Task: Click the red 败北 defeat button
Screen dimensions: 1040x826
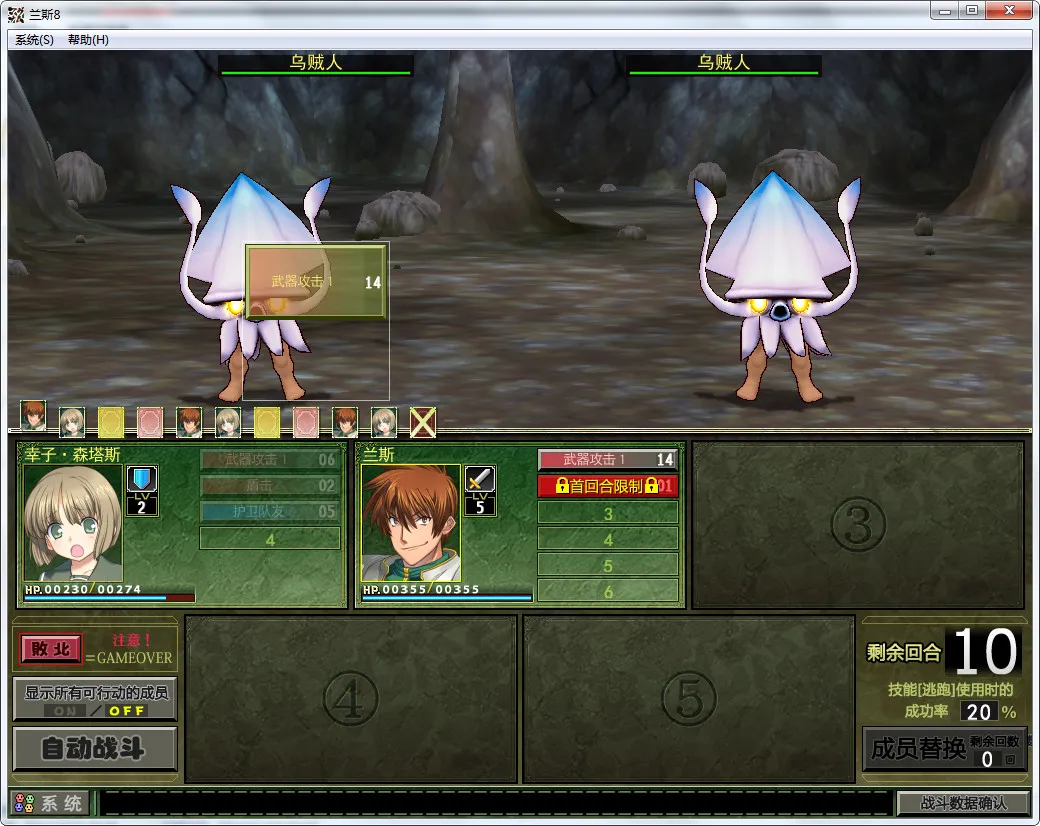Action: (x=51, y=649)
